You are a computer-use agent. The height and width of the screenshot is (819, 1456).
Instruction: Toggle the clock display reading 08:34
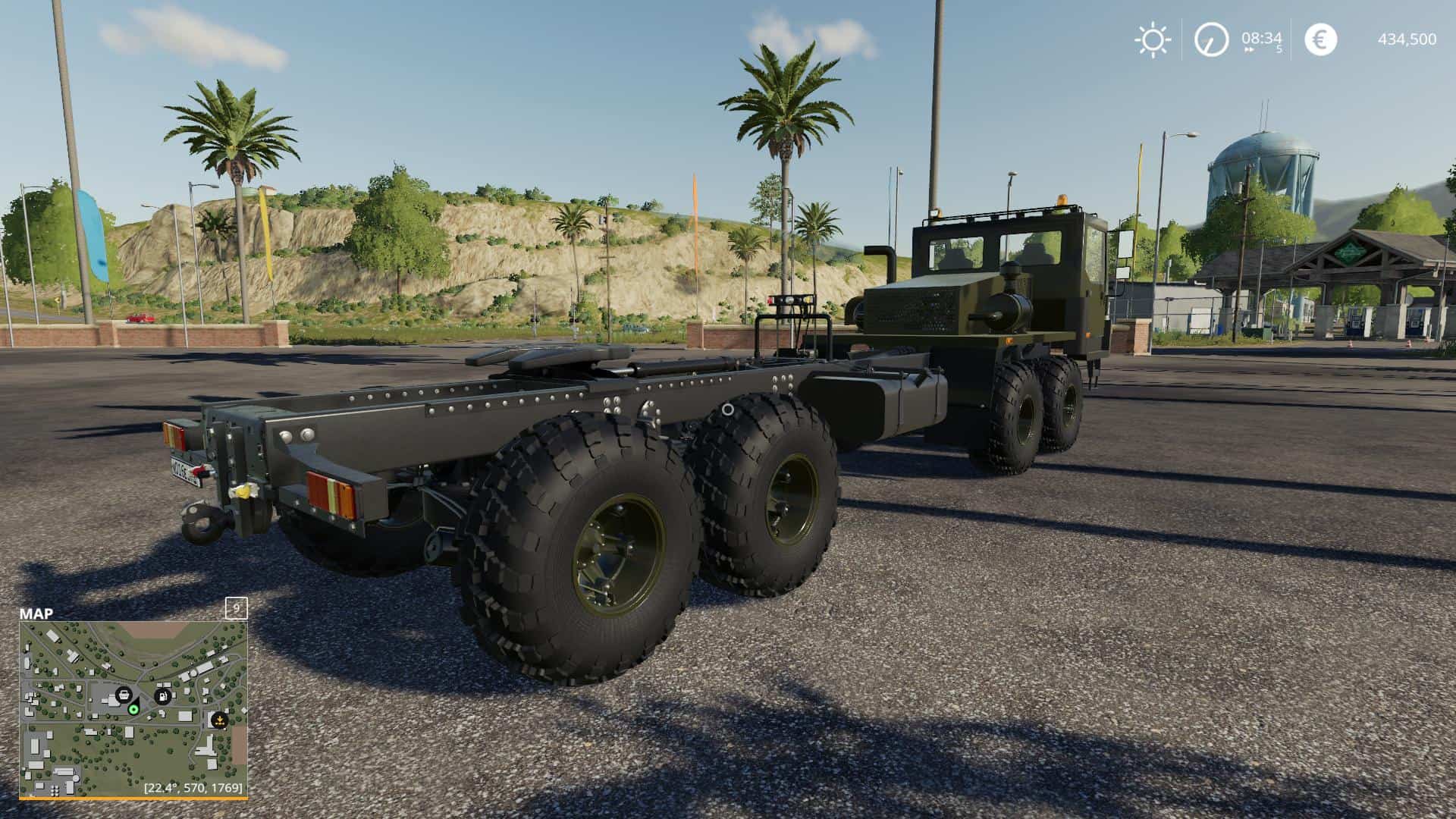click(x=1261, y=39)
